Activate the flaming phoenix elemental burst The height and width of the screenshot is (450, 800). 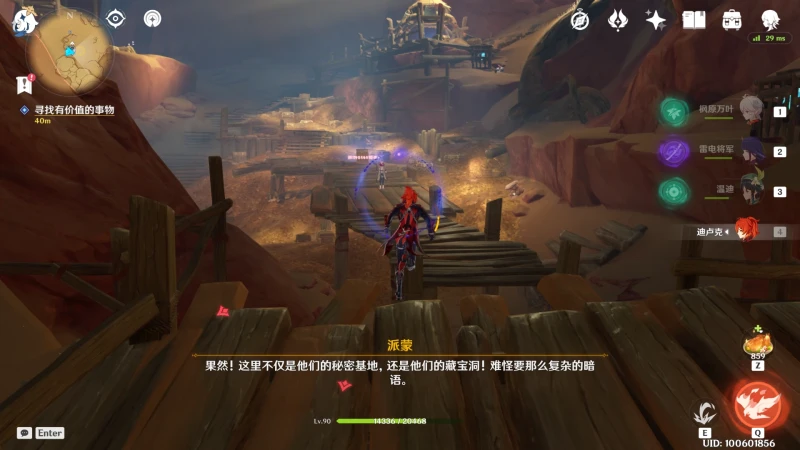pos(756,404)
